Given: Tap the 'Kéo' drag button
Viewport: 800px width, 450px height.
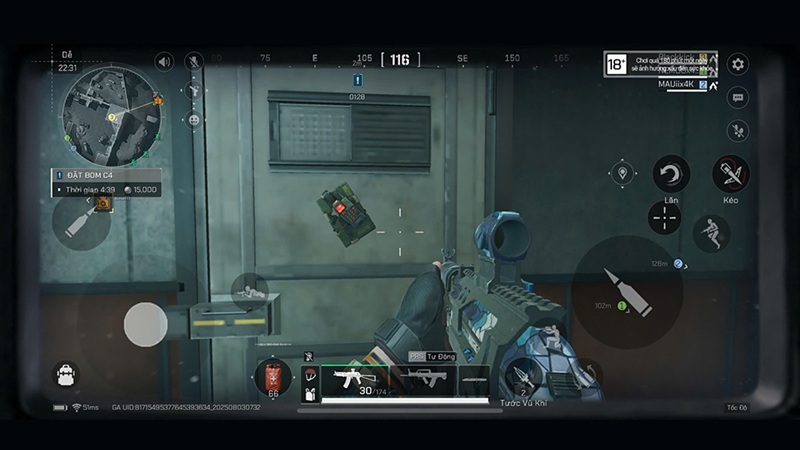Looking at the screenshot, I should click(731, 174).
